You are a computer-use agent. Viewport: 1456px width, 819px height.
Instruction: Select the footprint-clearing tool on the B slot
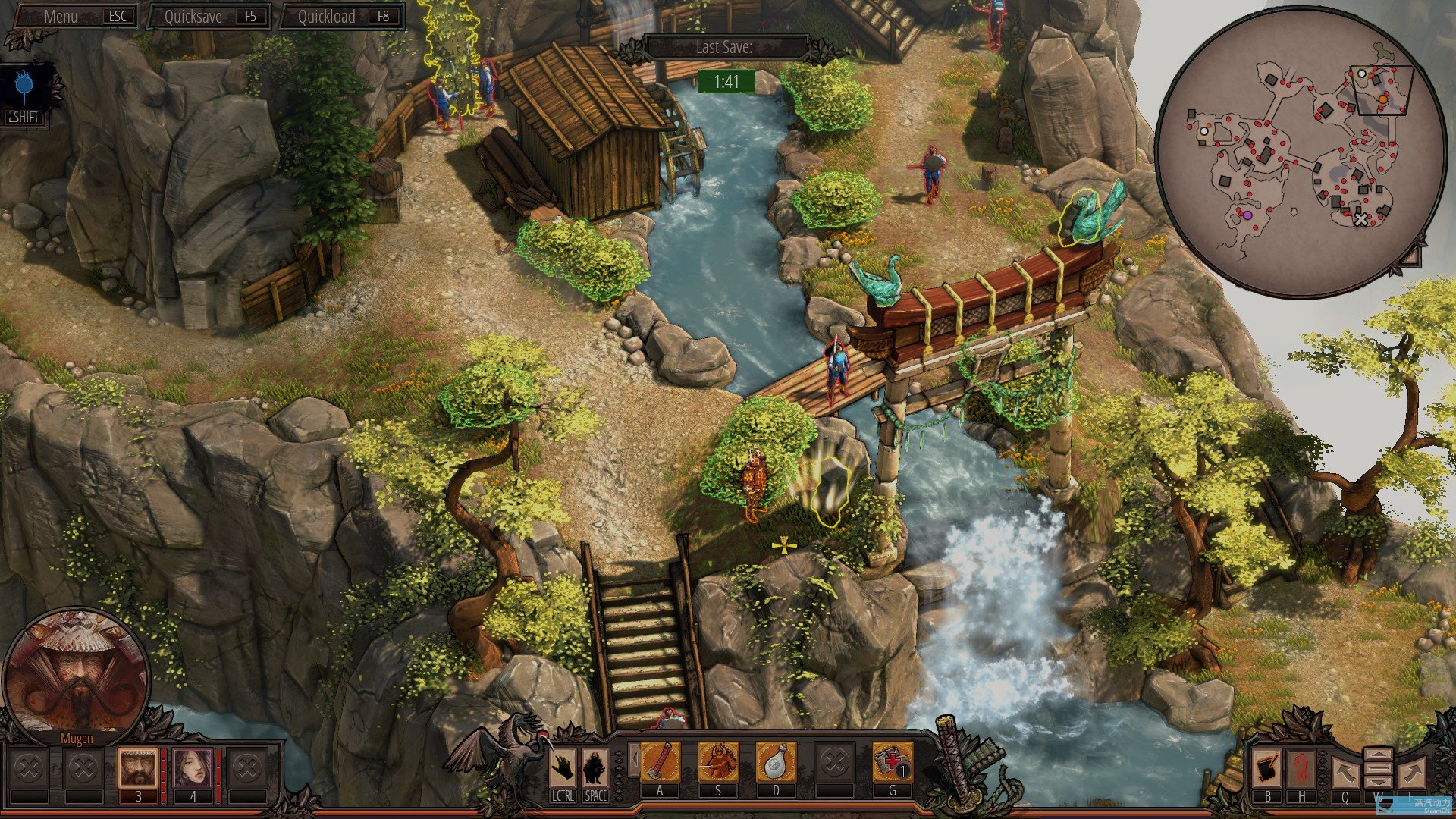[1267, 769]
